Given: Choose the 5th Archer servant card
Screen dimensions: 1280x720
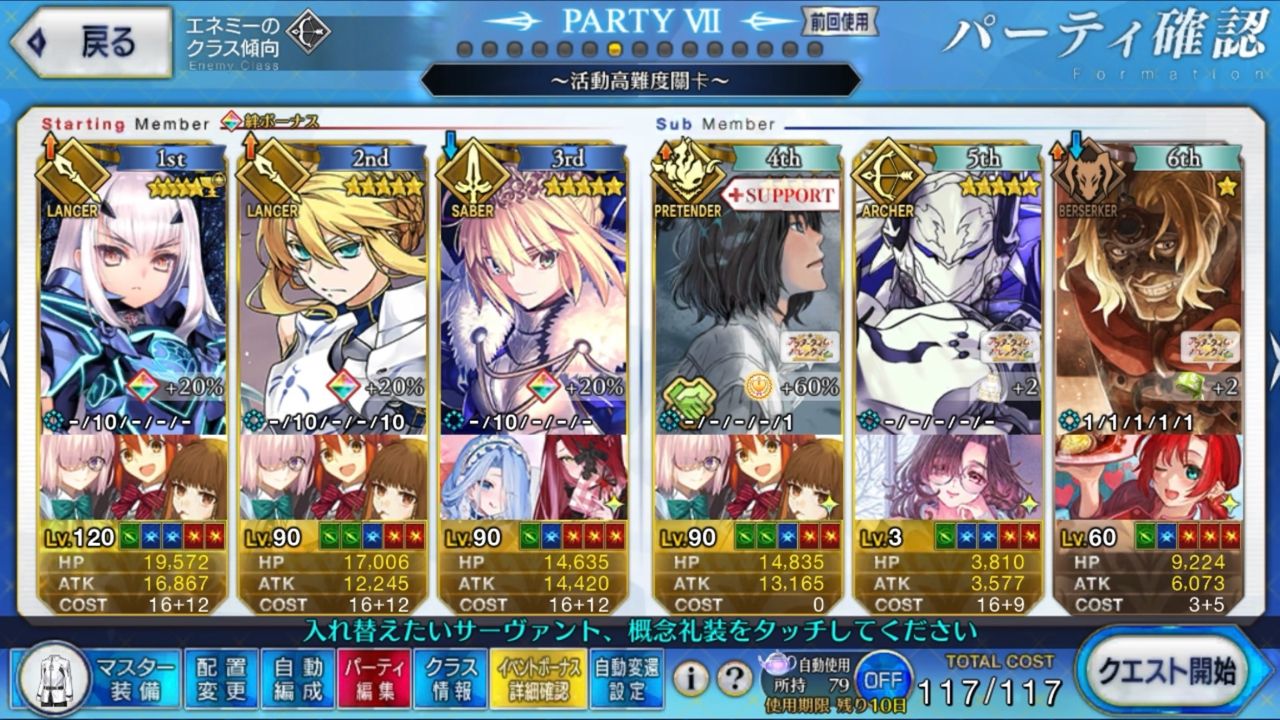Looking at the screenshot, I should tap(948, 300).
